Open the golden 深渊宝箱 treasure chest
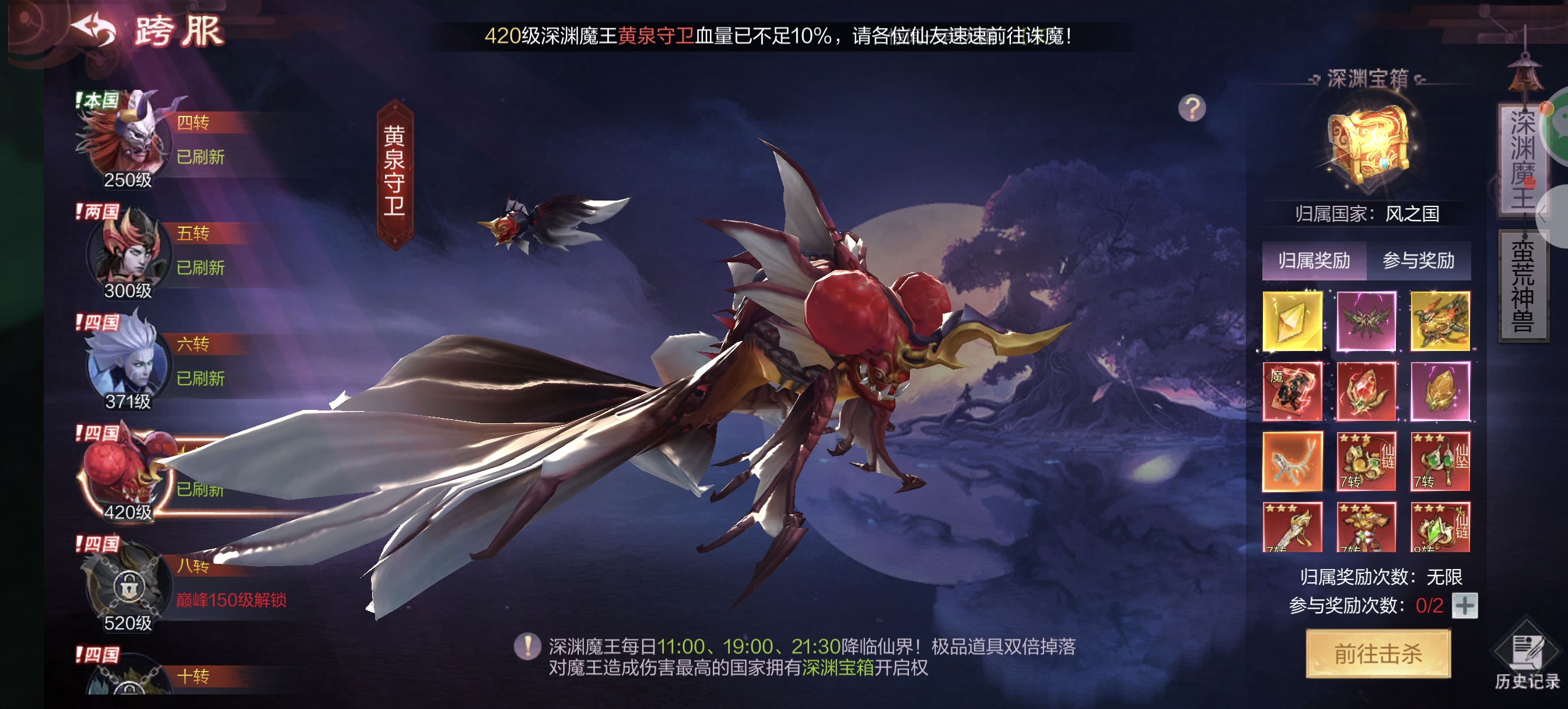Image resolution: width=1568 pixels, height=709 pixels. click(x=1368, y=145)
